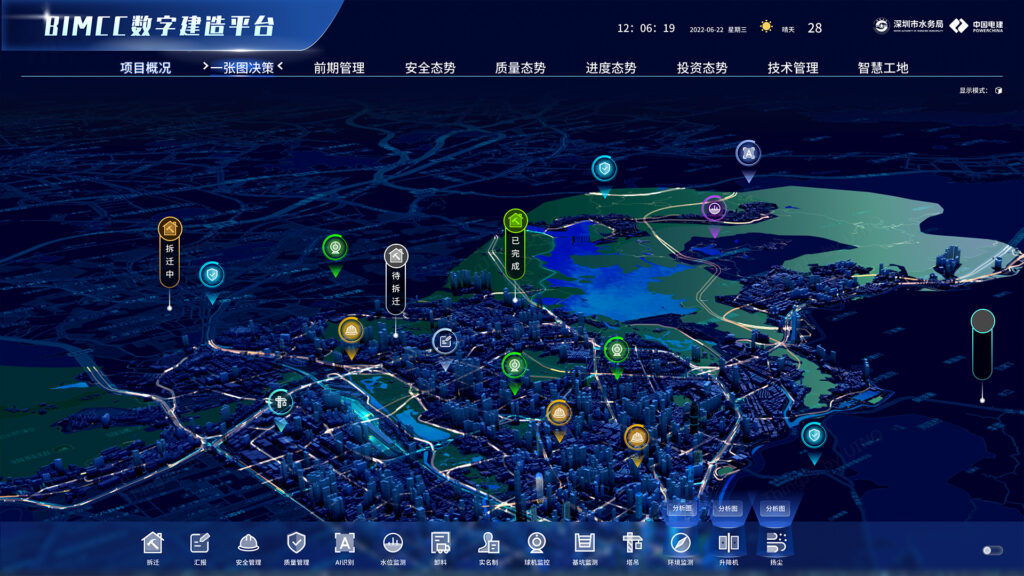The height and width of the screenshot is (576, 1024).
Task: Select the 实名制 toolbar icon
Action: (488, 543)
